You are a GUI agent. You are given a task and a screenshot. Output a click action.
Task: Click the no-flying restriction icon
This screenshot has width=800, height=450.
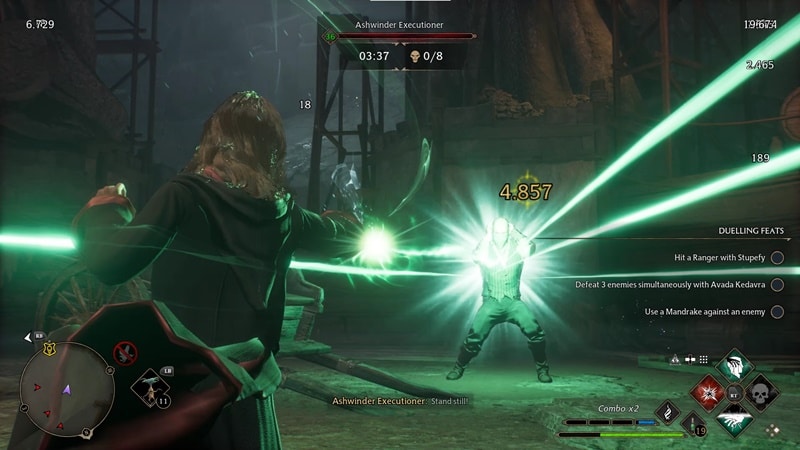coord(125,352)
